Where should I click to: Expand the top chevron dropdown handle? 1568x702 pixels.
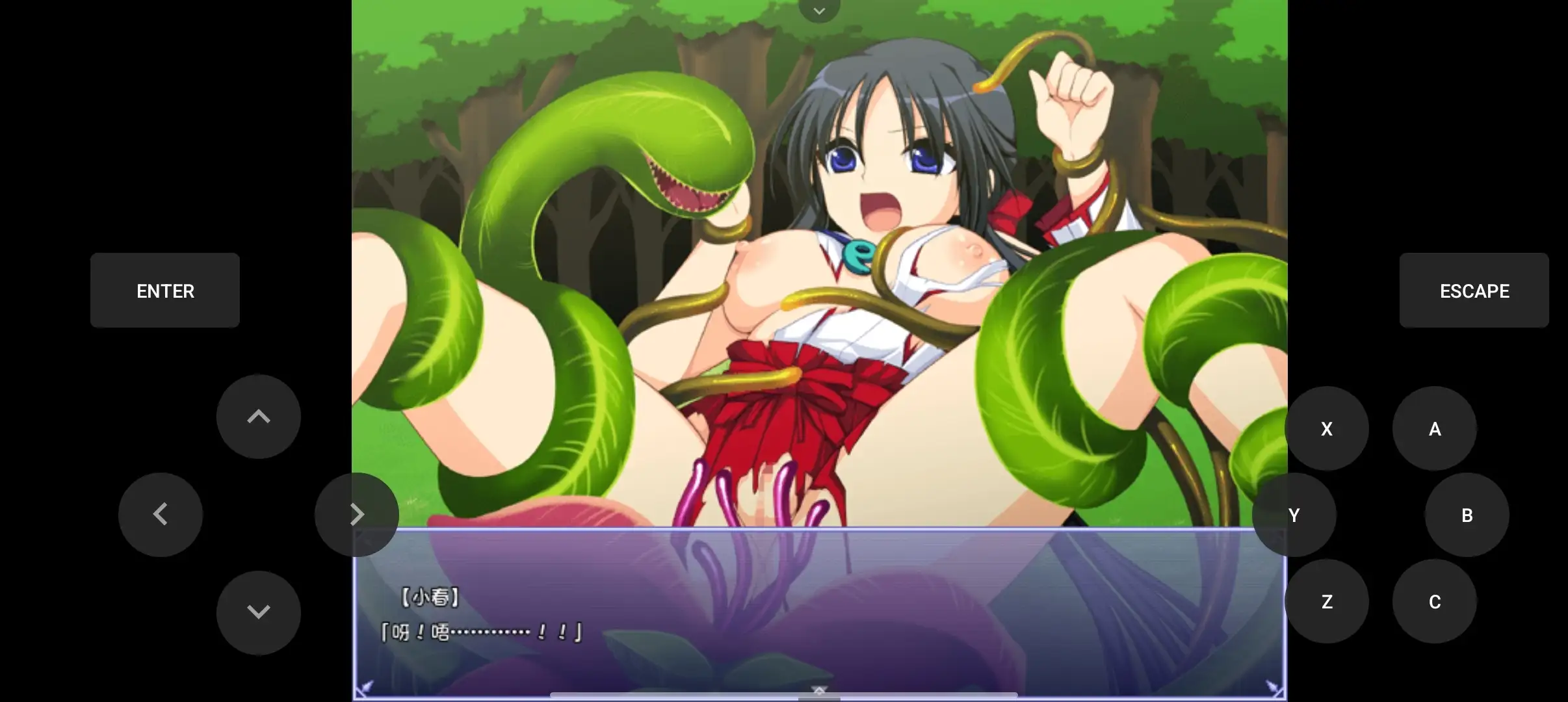coord(819,10)
